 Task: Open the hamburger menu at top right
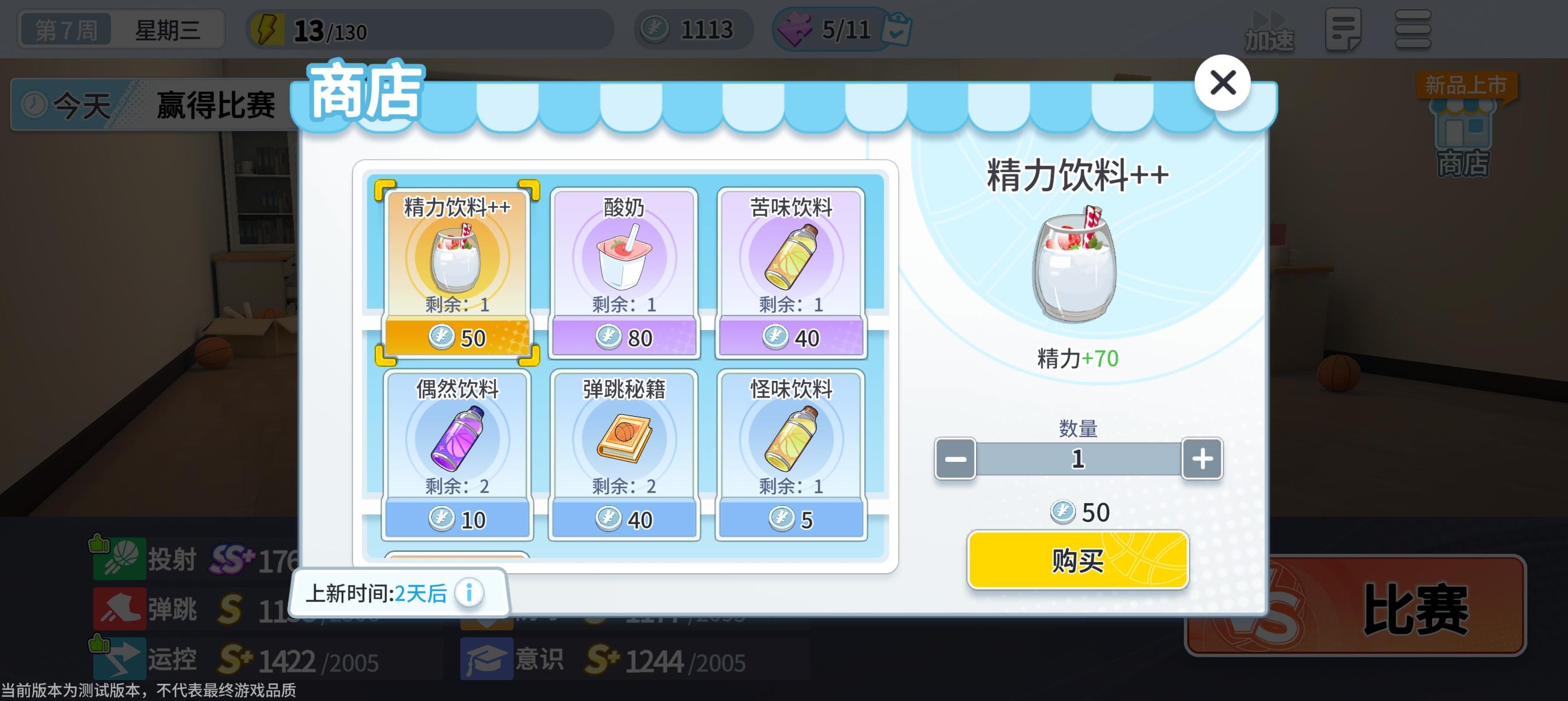(x=1412, y=29)
